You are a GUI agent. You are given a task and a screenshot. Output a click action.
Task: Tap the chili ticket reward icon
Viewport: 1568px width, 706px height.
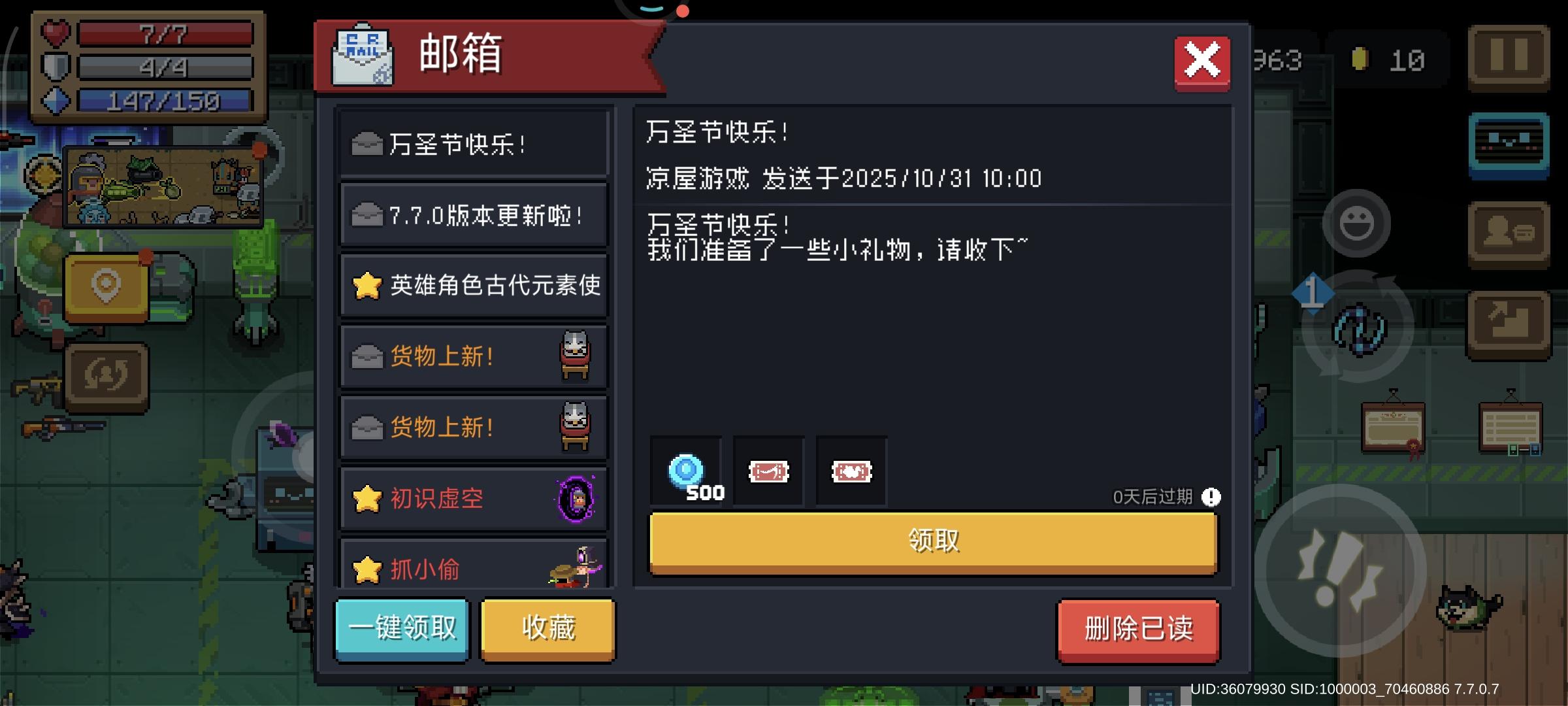(x=768, y=471)
